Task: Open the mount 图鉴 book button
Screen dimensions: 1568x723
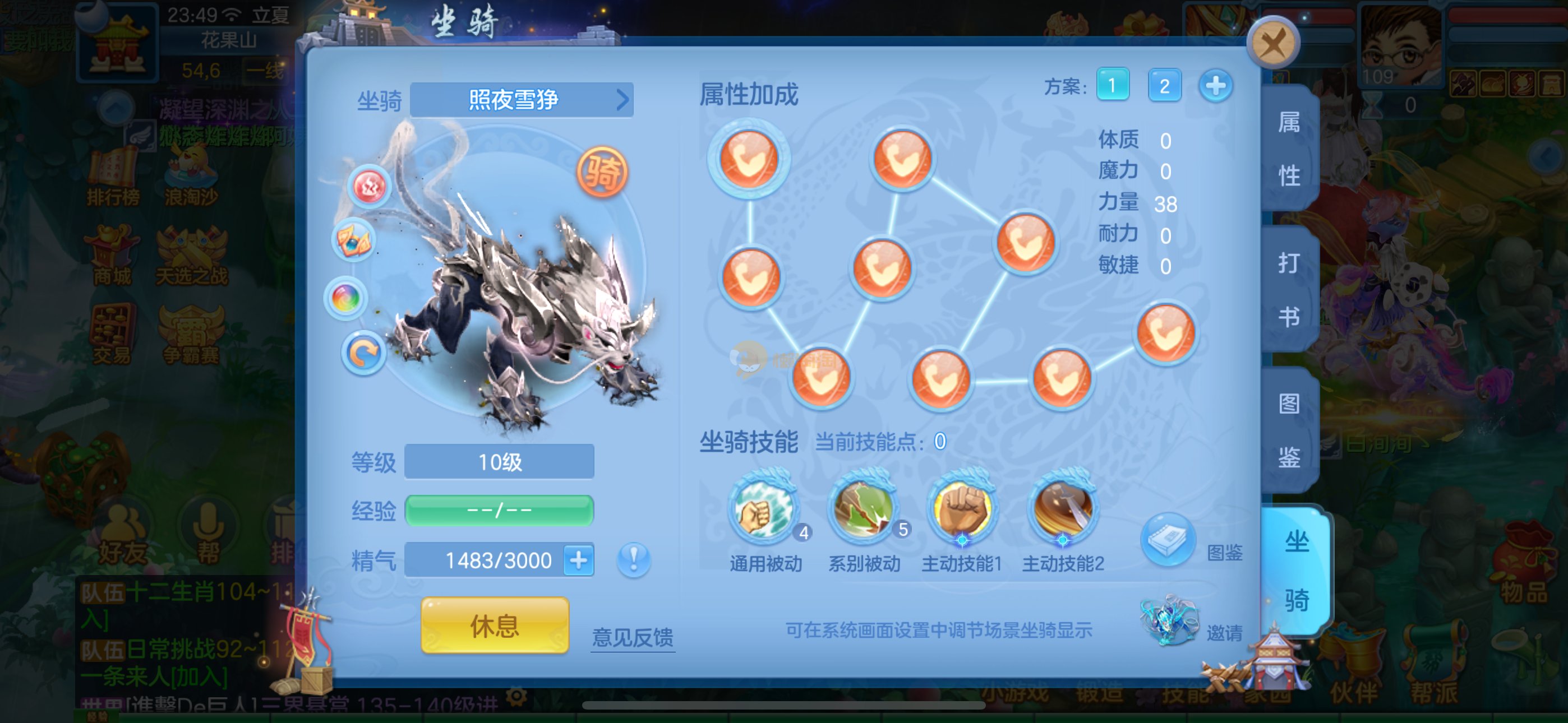Action: pyautogui.click(x=1168, y=540)
